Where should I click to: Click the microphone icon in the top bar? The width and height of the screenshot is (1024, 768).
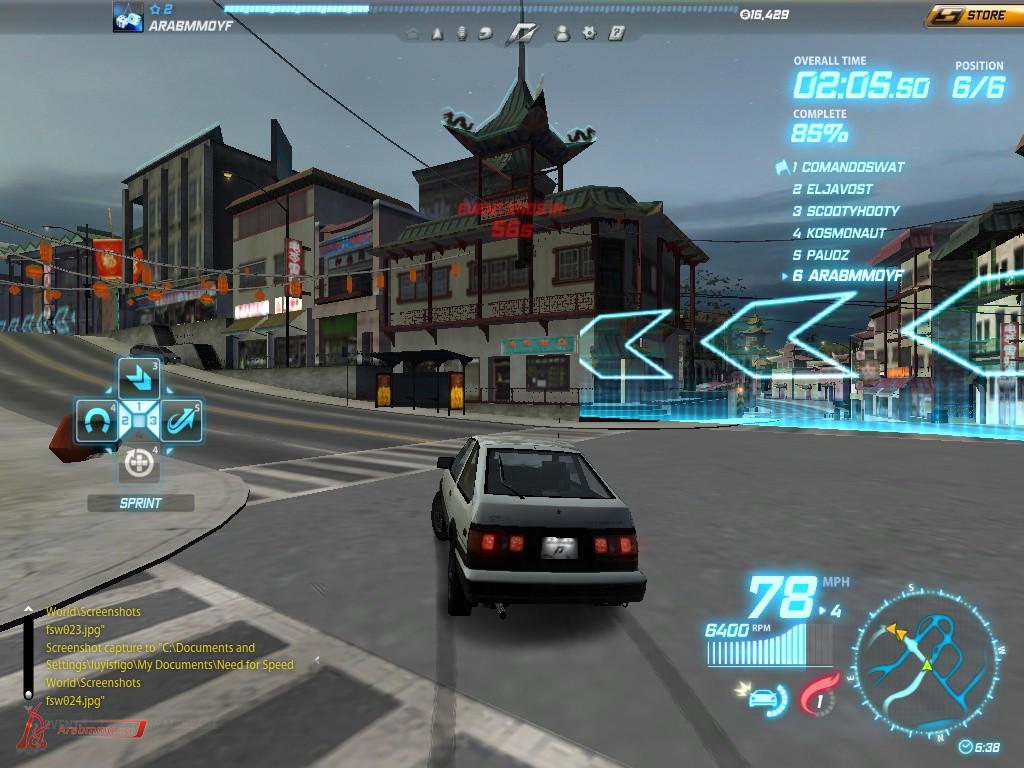tap(462, 33)
